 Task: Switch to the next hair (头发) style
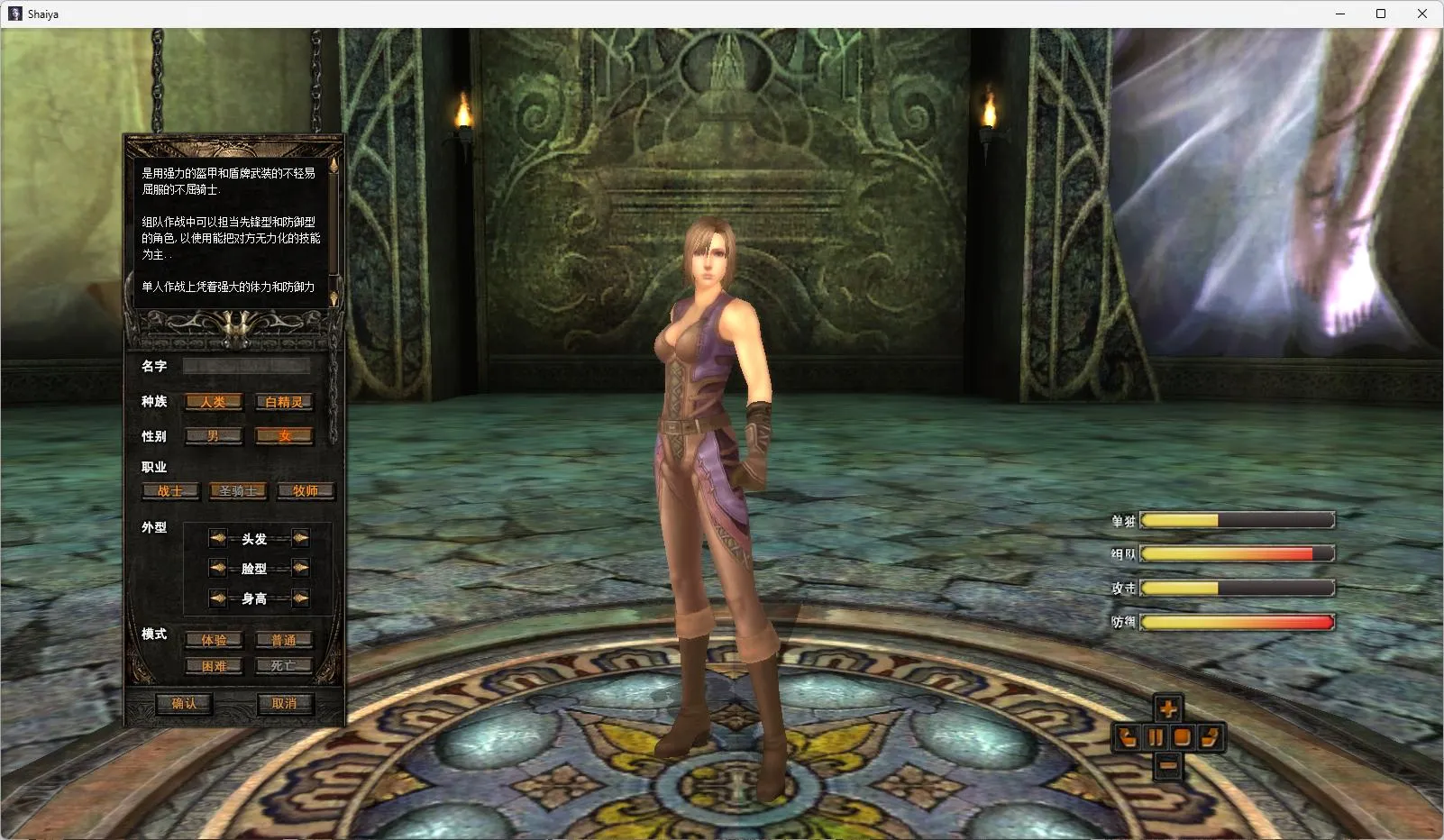(300, 538)
